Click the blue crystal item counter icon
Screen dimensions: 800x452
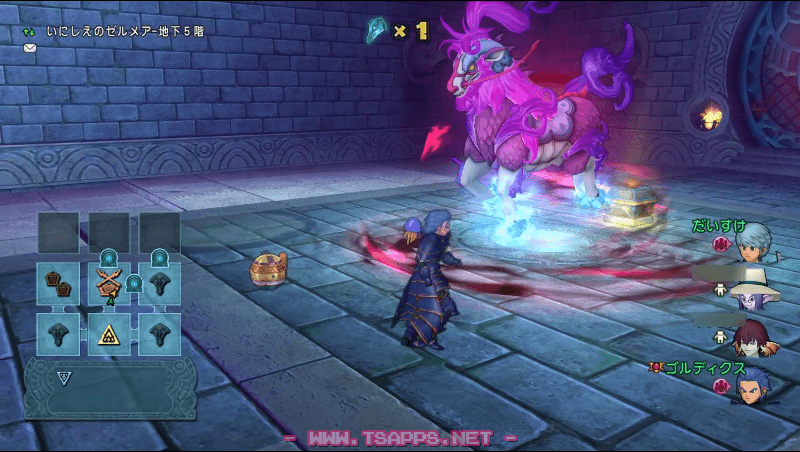tap(377, 31)
